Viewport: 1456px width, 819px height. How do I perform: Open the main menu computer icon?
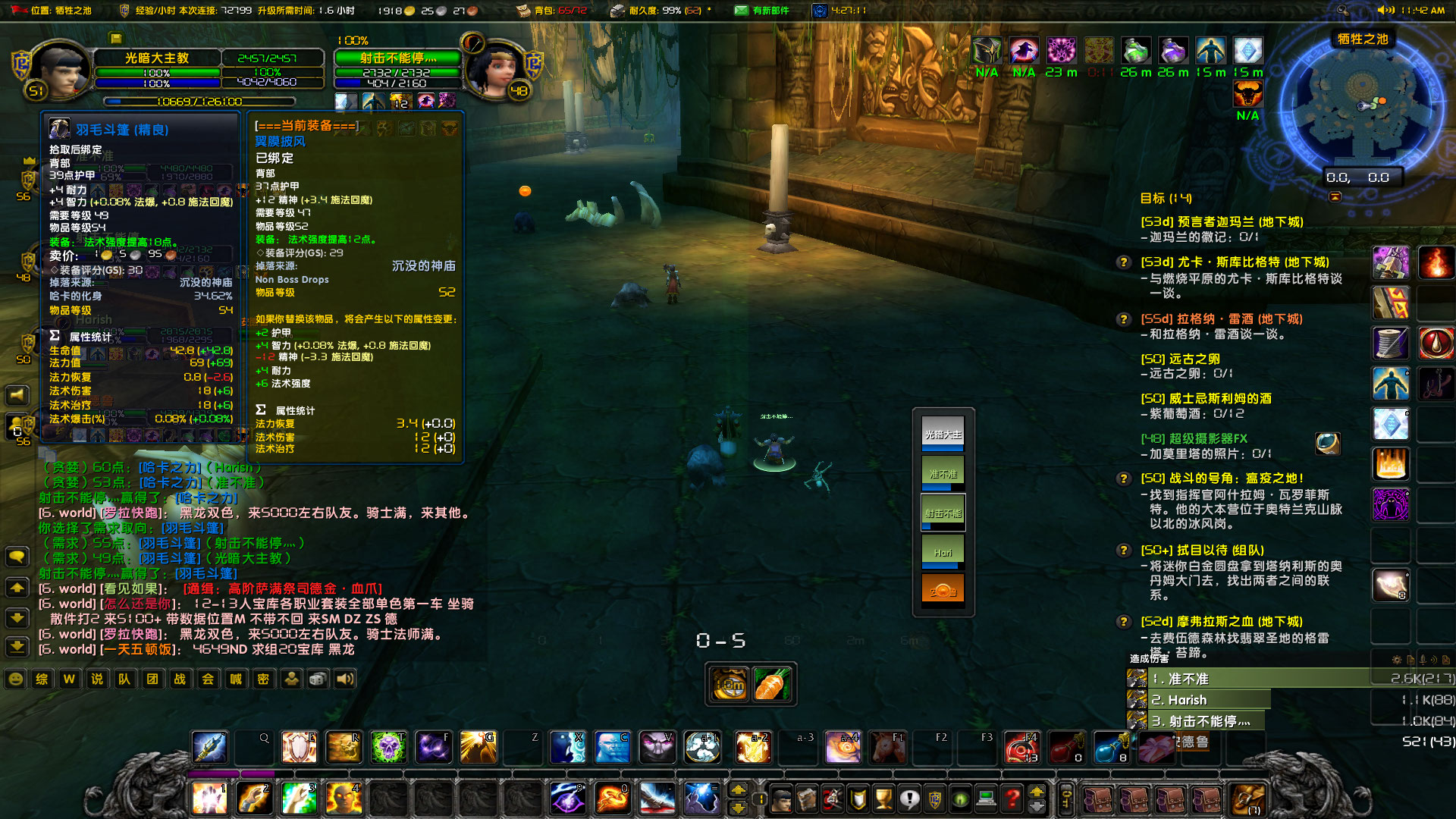point(985,798)
